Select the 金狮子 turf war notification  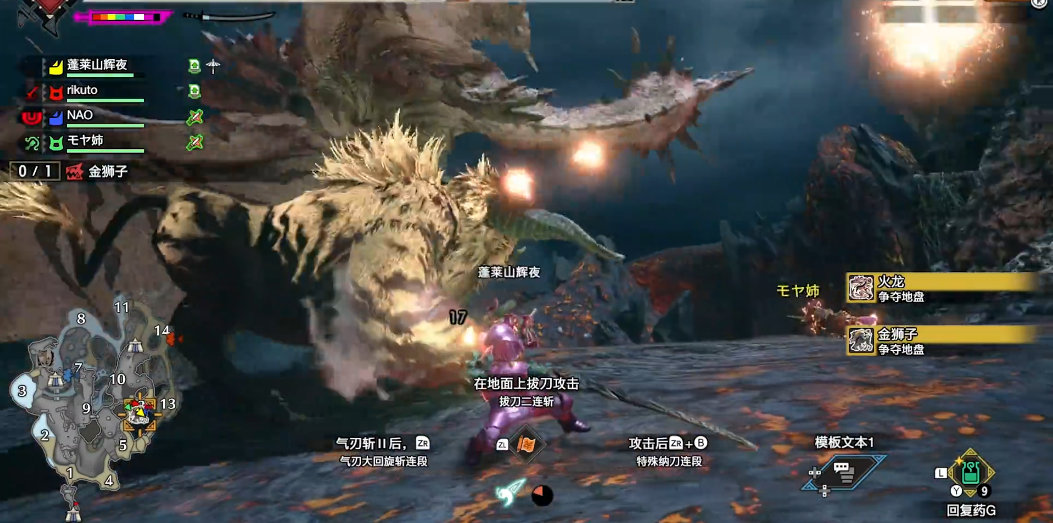(938, 340)
